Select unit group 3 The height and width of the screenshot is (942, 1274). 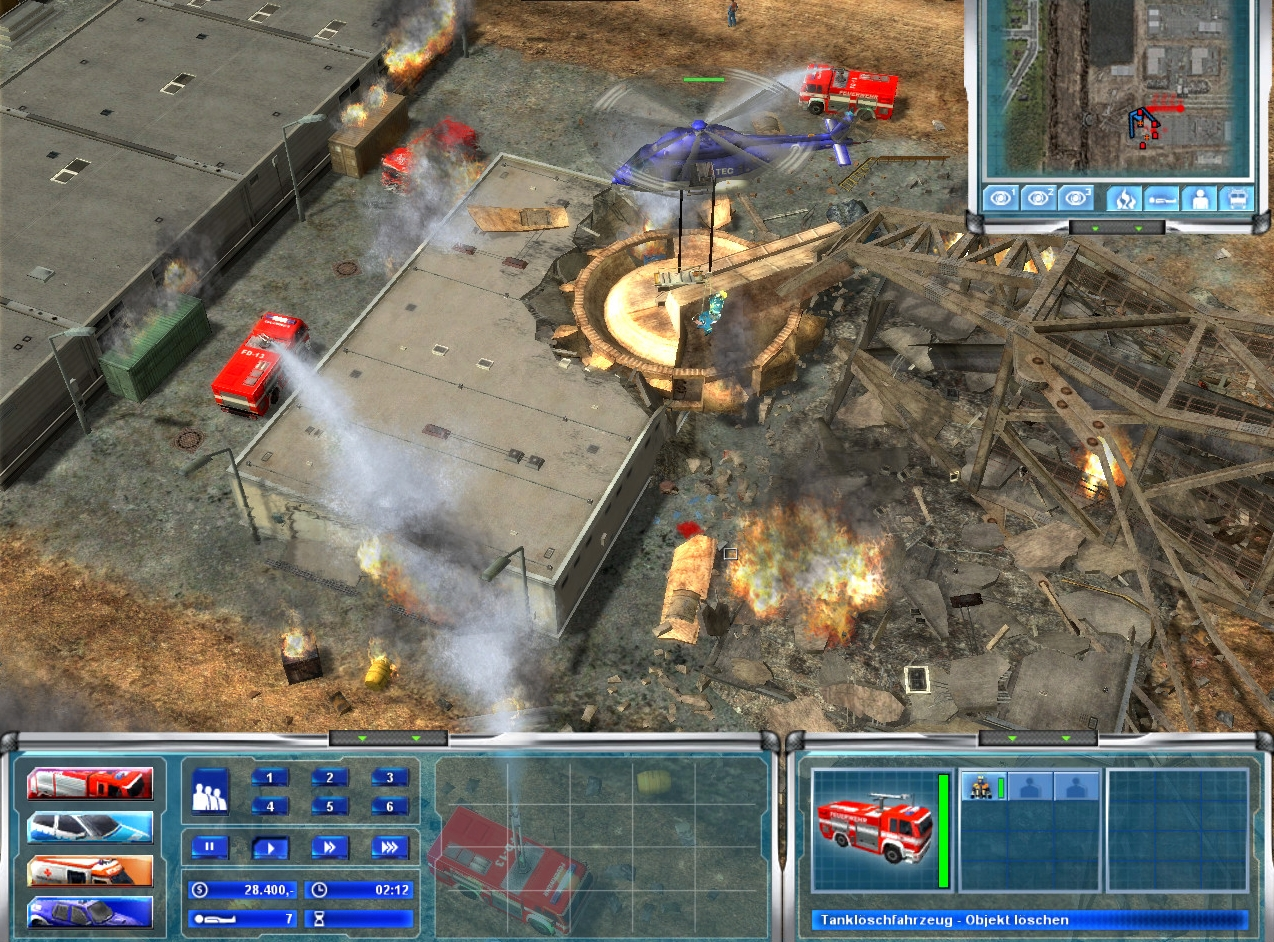390,778
